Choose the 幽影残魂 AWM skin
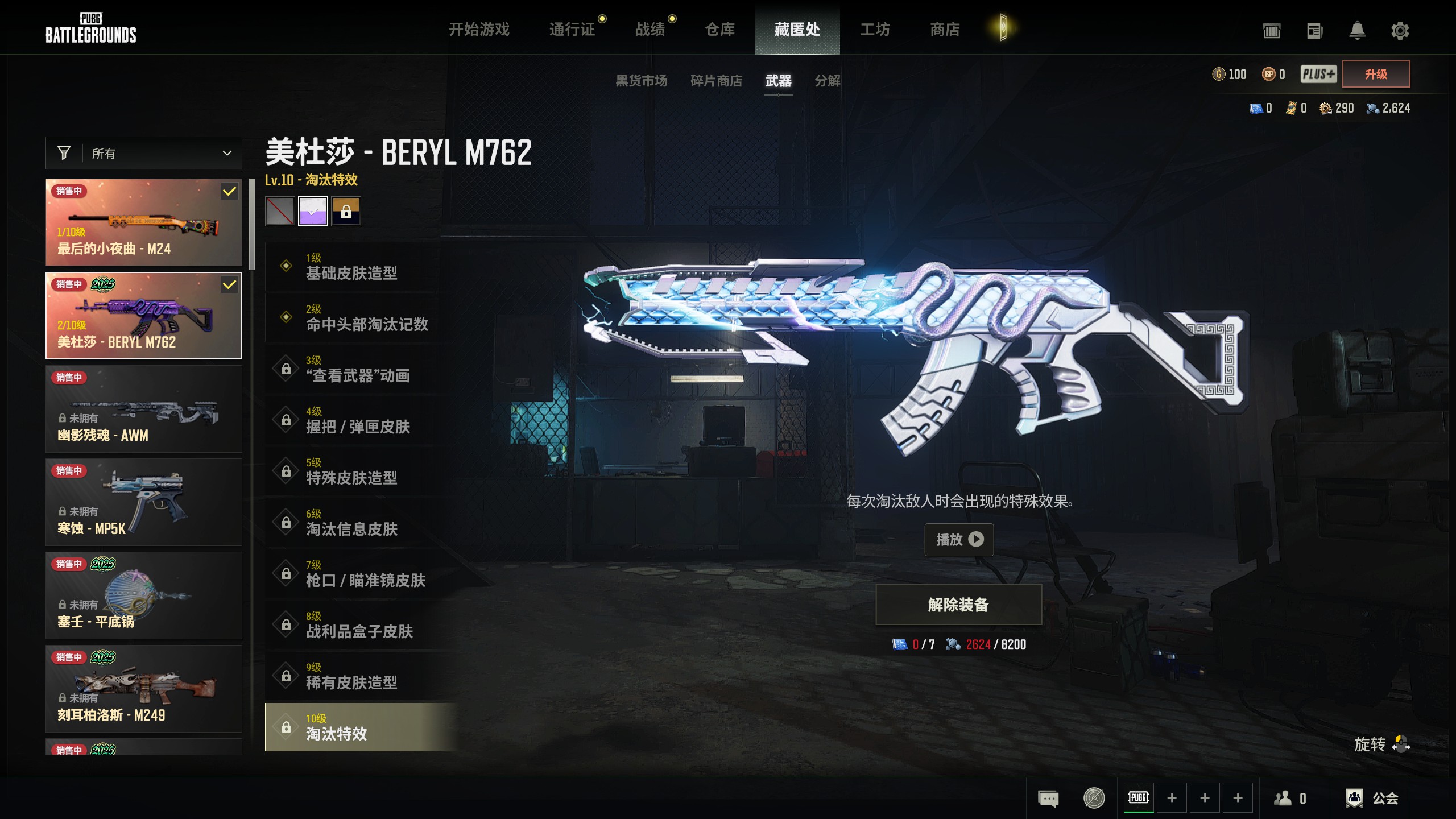The height and width of the screenshot is (819, 1456). [x=144, y=409]
